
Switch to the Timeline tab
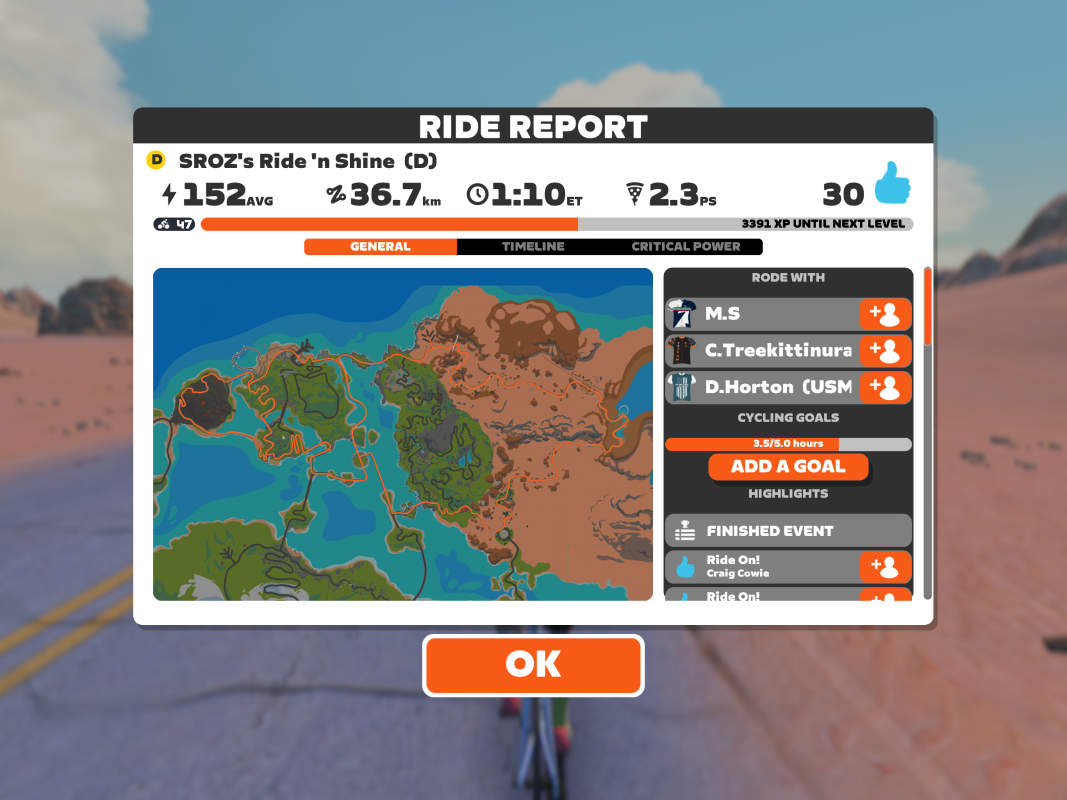533,246
